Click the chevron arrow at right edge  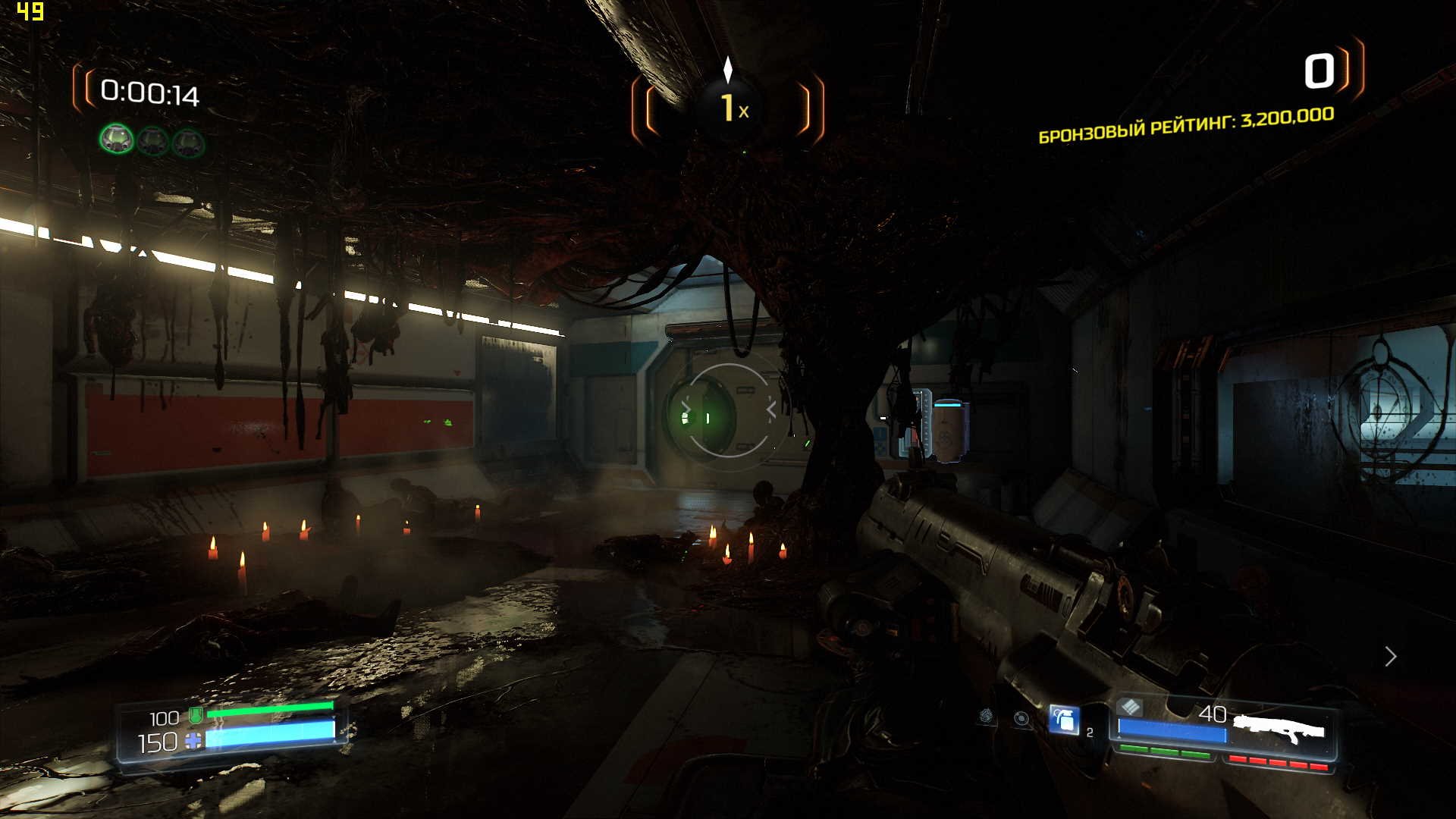tap(1390, 656)
